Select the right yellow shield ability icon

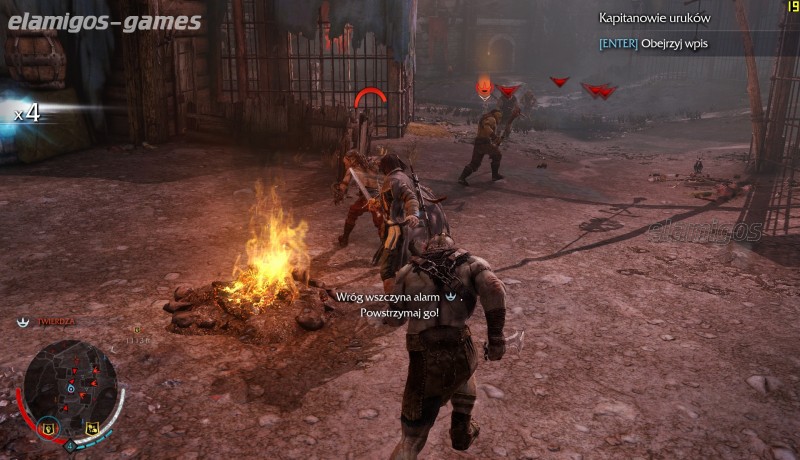pyautogui.click(x=92, y=429)
